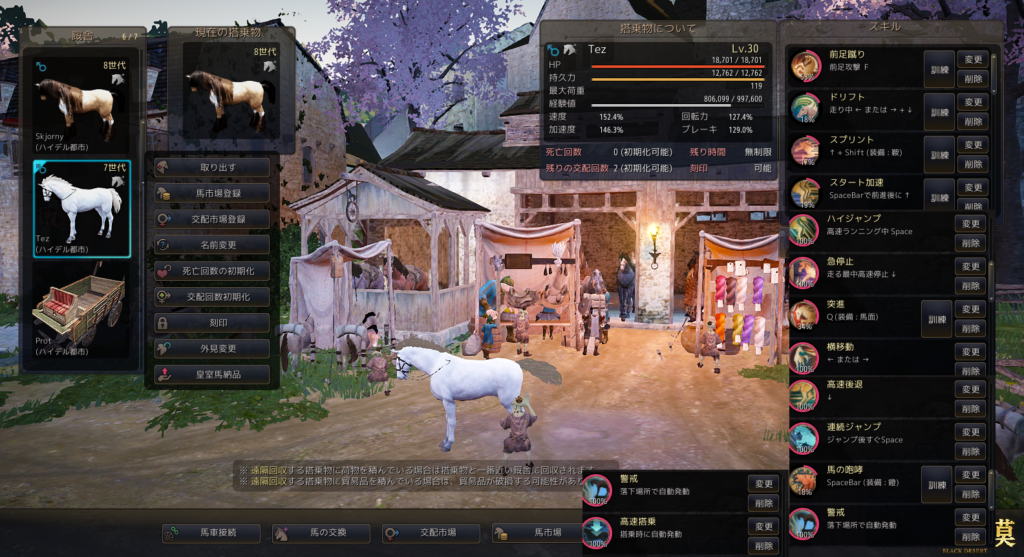The width and height of the screenshot is (1024, 557).
Task: Click the 訓練 button for 突進
Action: (x=938, y=317)
